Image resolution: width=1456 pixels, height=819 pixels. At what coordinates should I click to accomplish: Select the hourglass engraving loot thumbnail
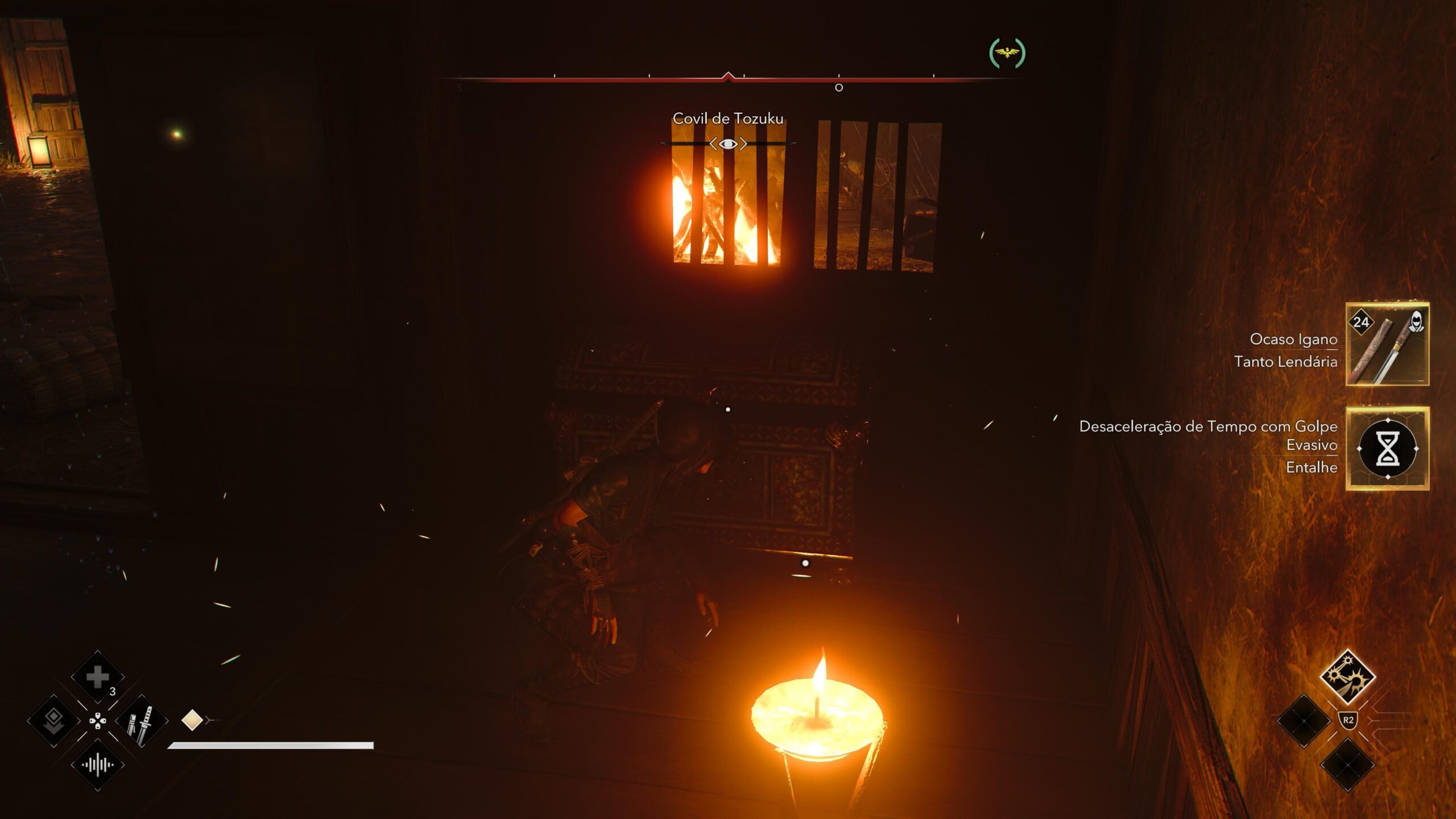(1387, 448)
